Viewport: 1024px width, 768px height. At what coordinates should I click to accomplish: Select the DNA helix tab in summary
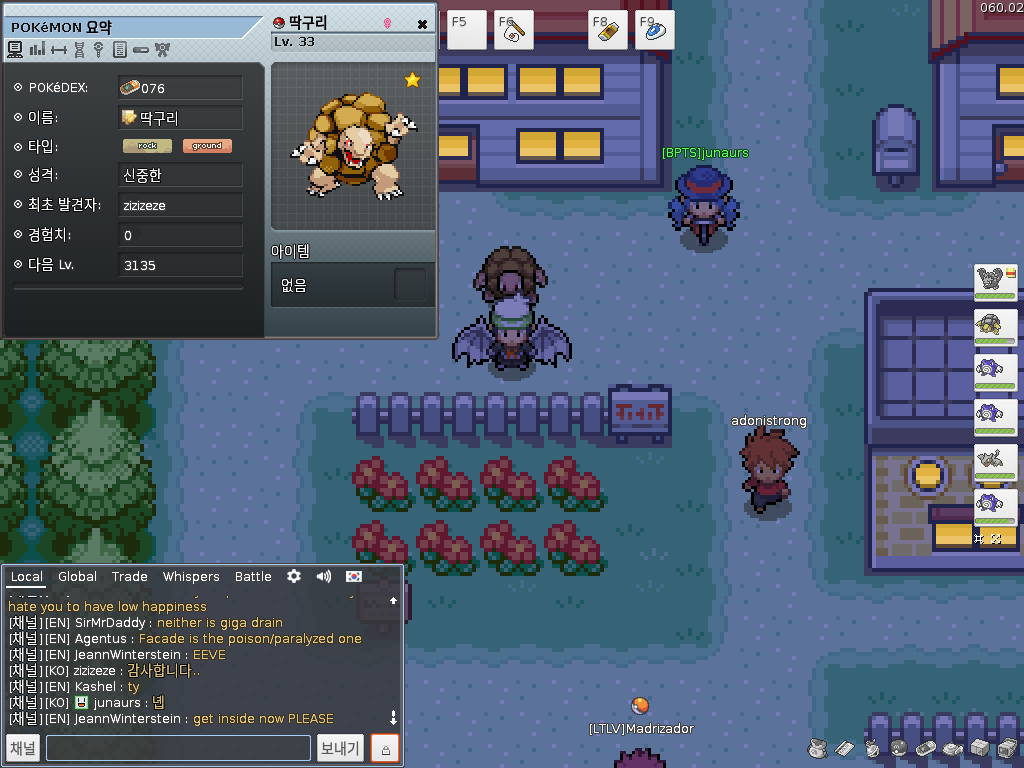[x=79, y=49]
